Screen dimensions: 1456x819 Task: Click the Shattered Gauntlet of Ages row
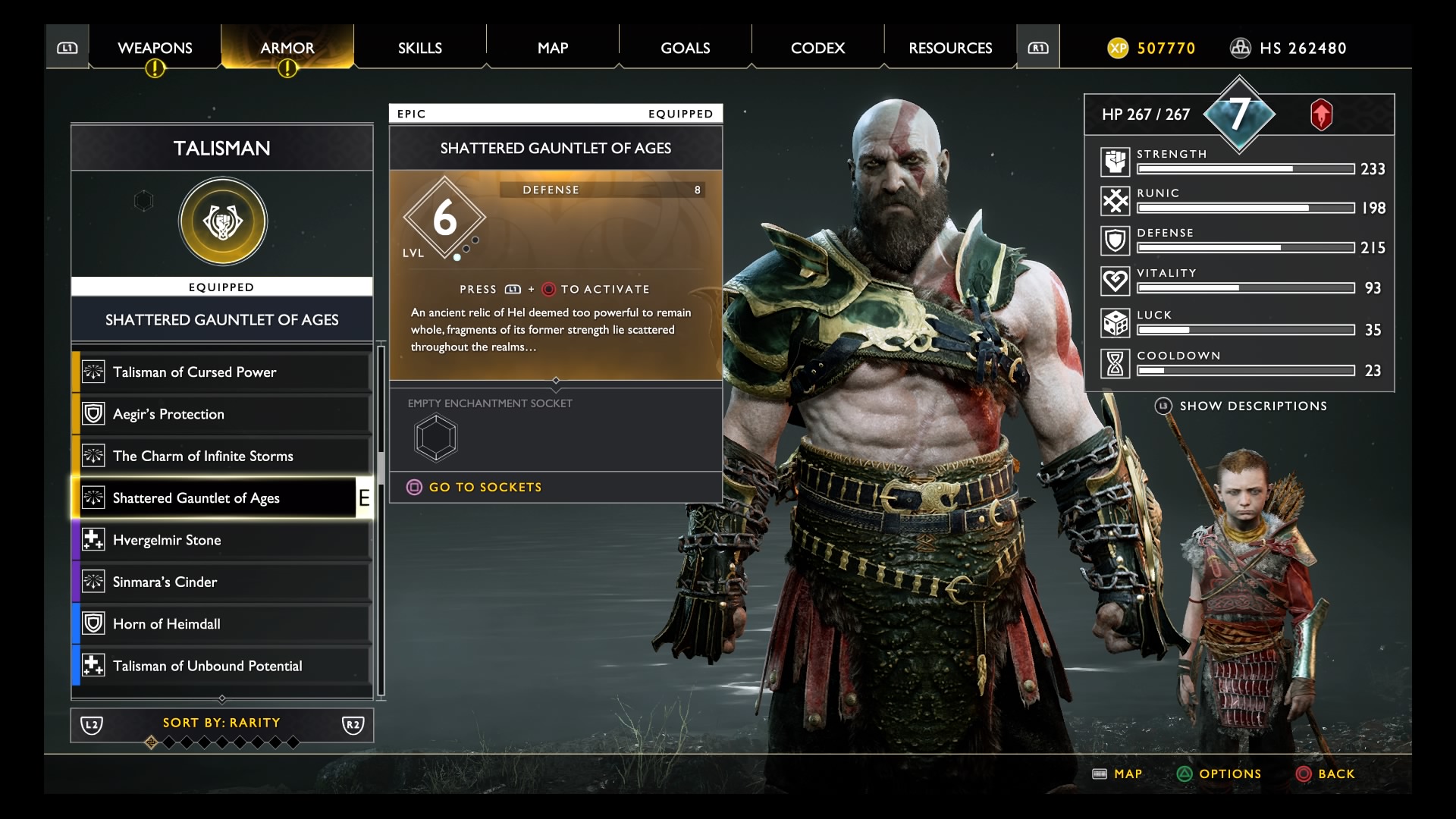[220, 498]
